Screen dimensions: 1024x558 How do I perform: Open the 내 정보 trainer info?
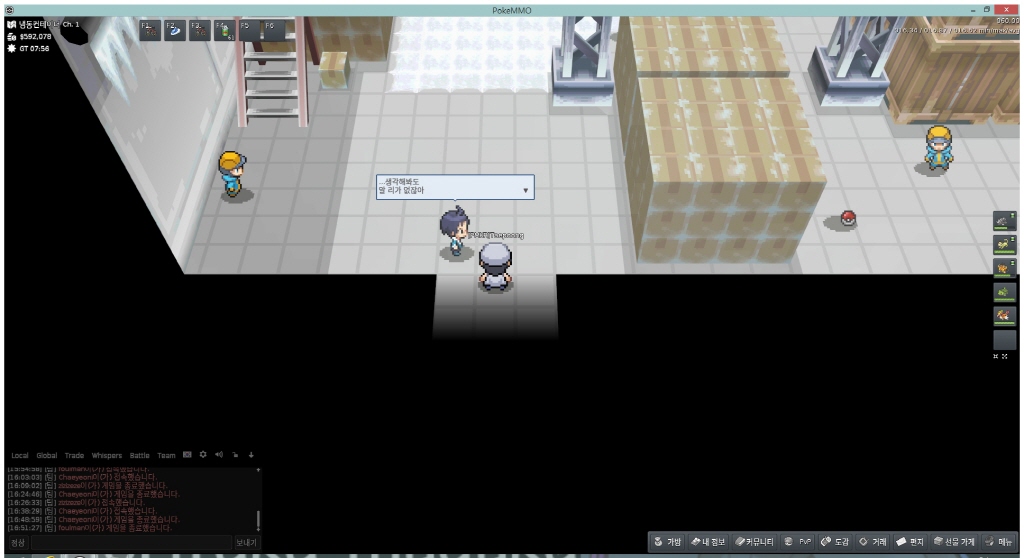click(709, 541)
